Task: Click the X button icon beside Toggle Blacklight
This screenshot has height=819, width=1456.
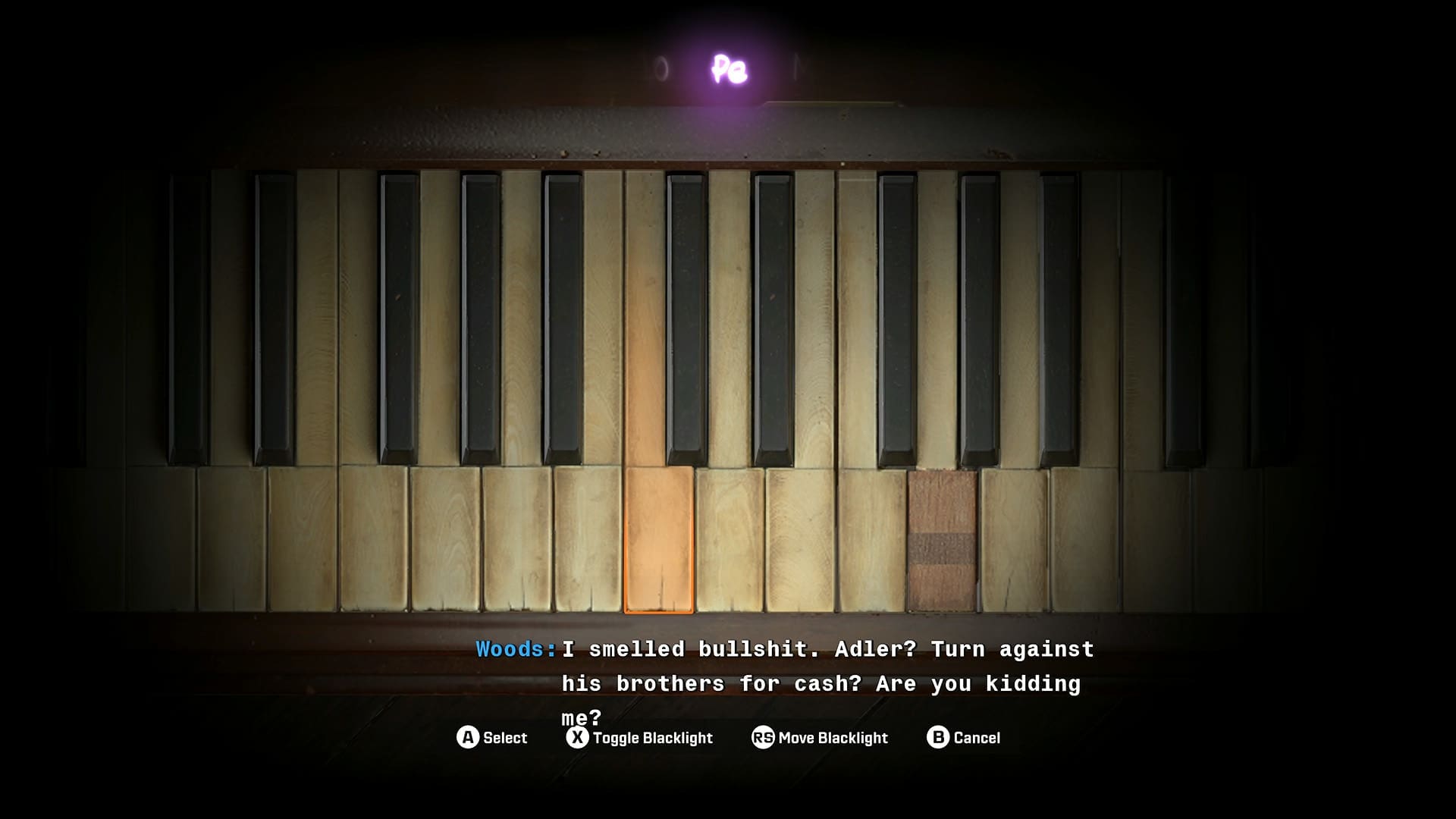Action: click(x=578, y=738)
